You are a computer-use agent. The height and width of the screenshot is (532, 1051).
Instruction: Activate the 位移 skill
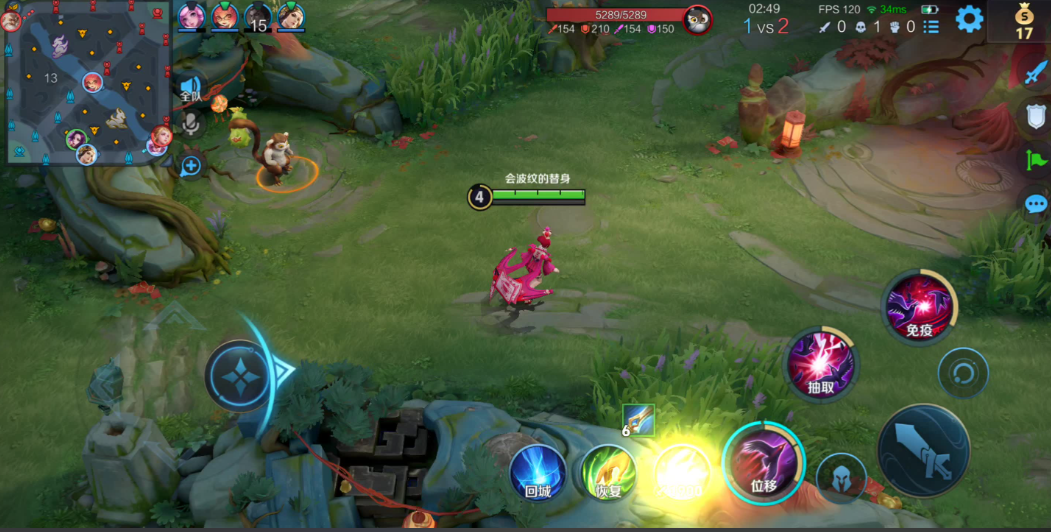click(x=763, y=462)
